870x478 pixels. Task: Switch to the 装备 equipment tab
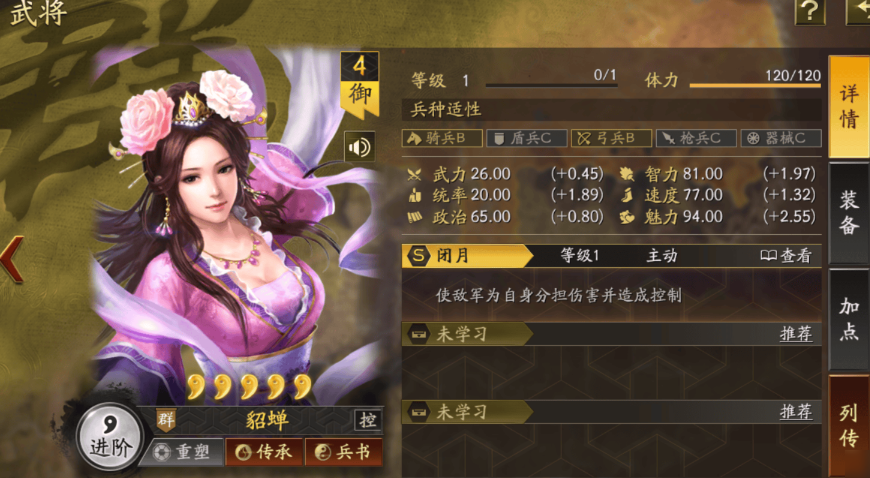[848, 212]
